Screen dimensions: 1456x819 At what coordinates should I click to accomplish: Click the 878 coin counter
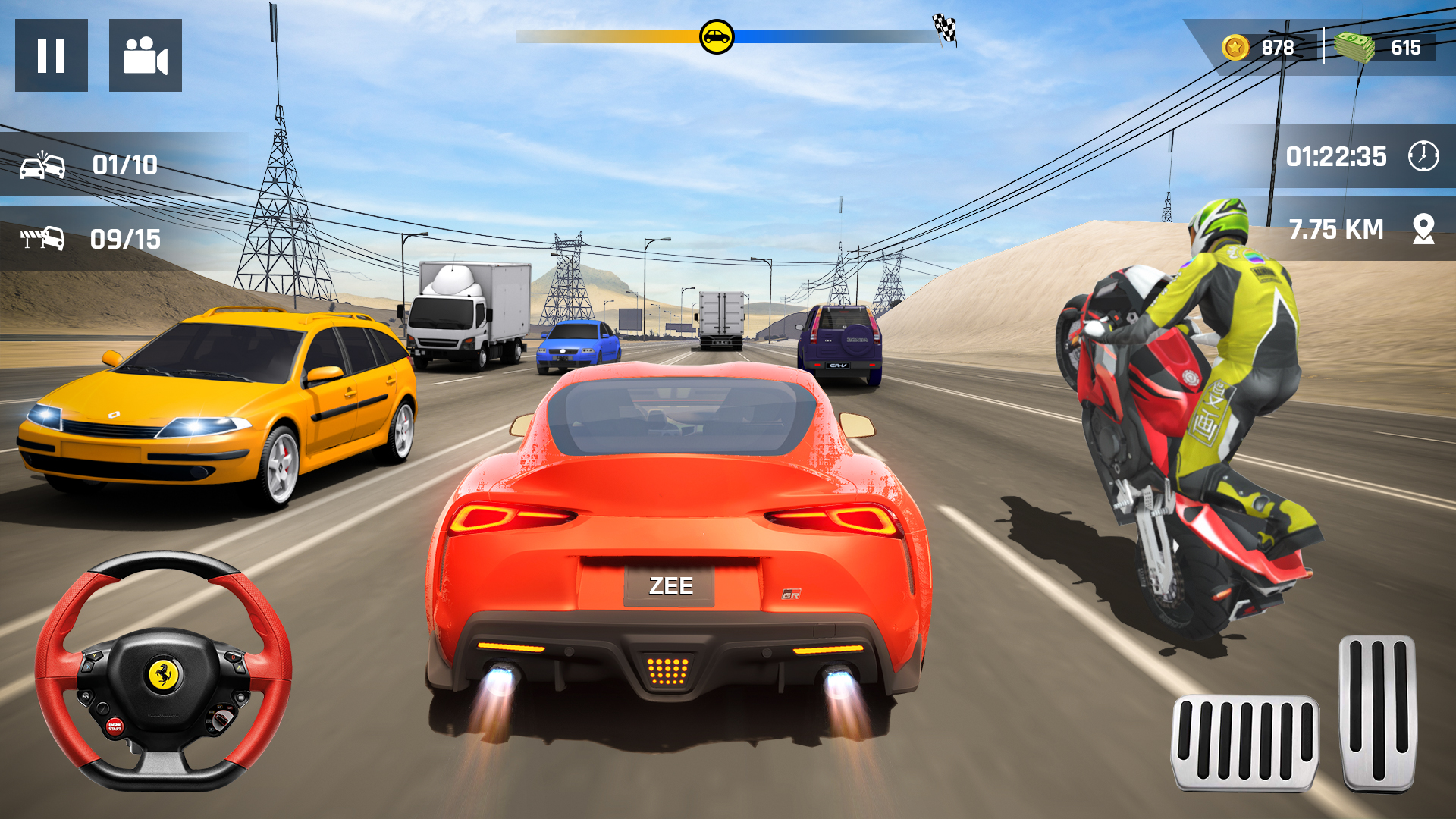(x=1277, y=47)
